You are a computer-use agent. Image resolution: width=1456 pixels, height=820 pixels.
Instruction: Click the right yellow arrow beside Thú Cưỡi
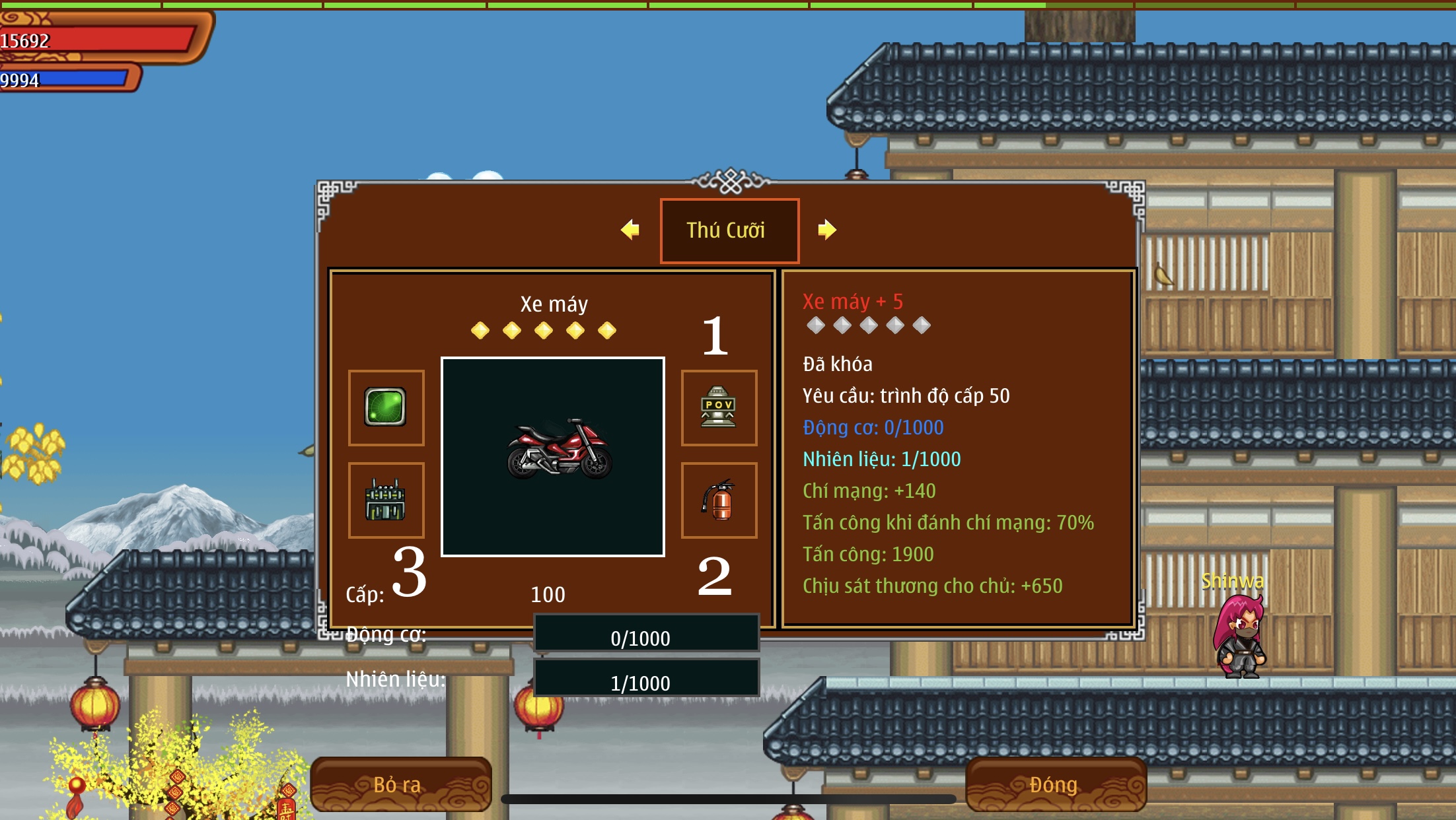[826, 230]
